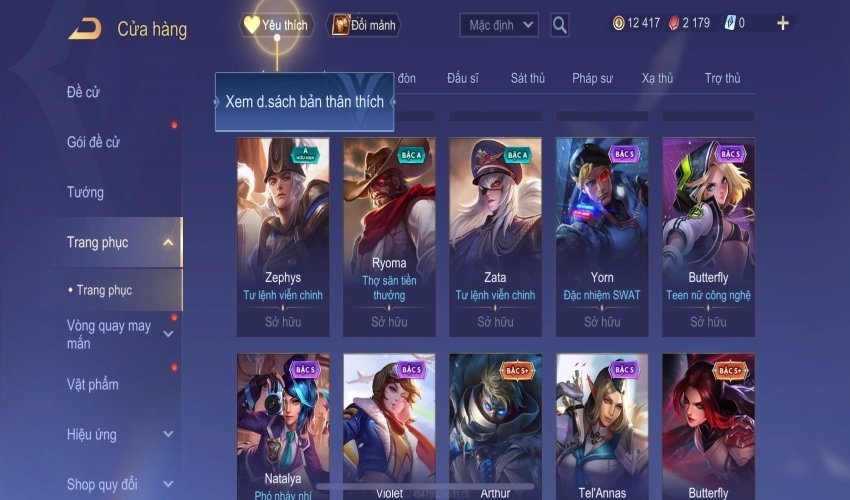Open the Yêu thích favorites list
The height and width of the screenshot is (500, 850).
point(276,24)
